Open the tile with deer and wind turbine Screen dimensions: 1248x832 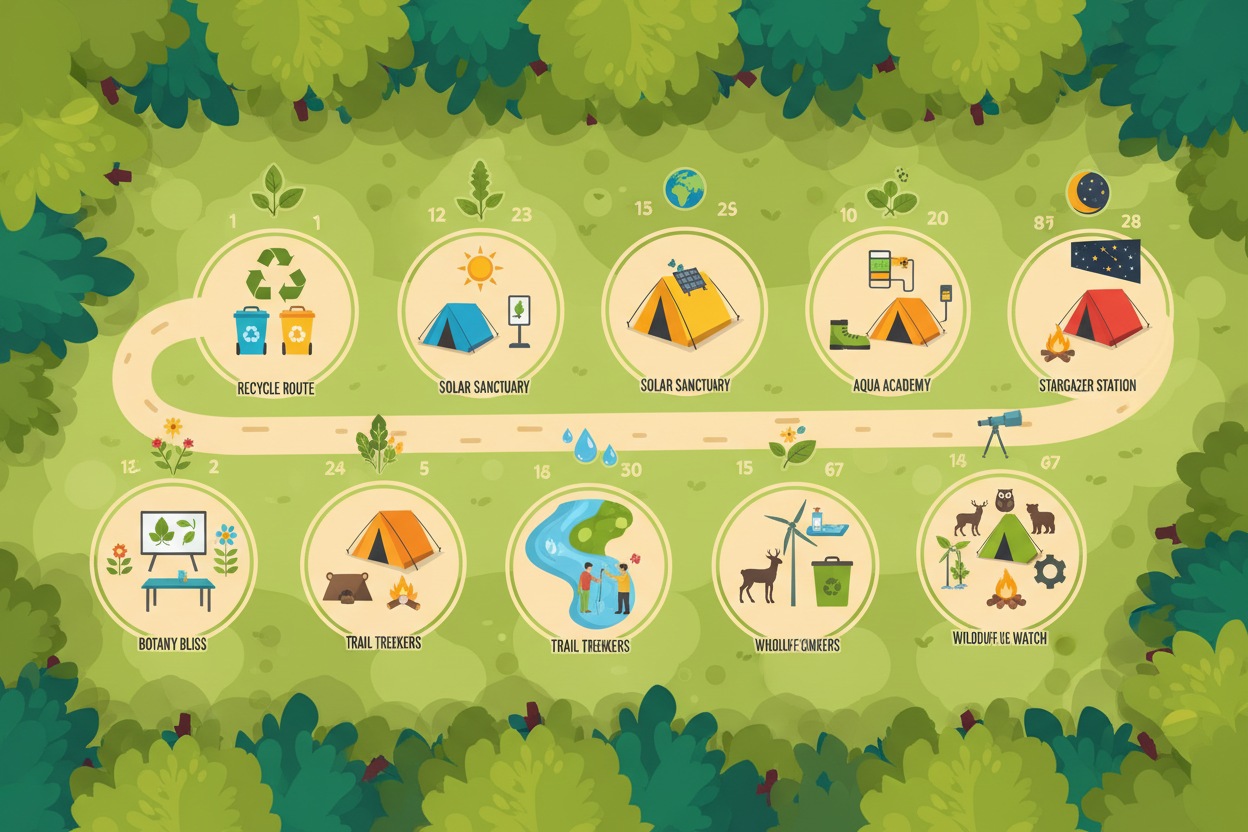(795, 565)
